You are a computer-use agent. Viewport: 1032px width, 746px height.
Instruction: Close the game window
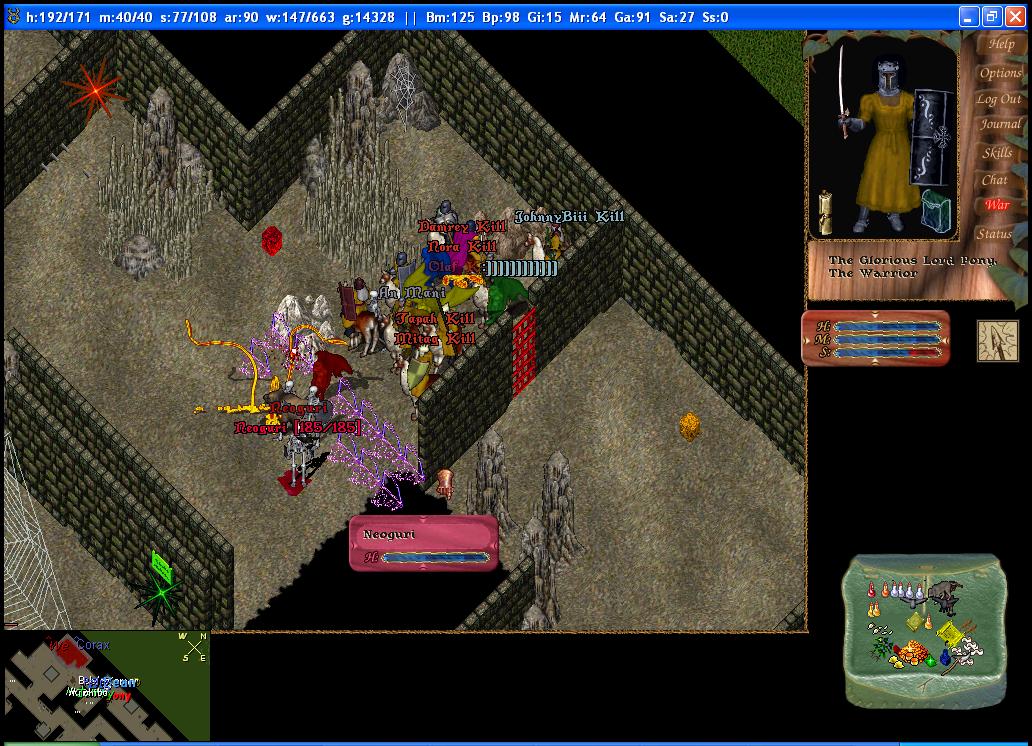1015,17
